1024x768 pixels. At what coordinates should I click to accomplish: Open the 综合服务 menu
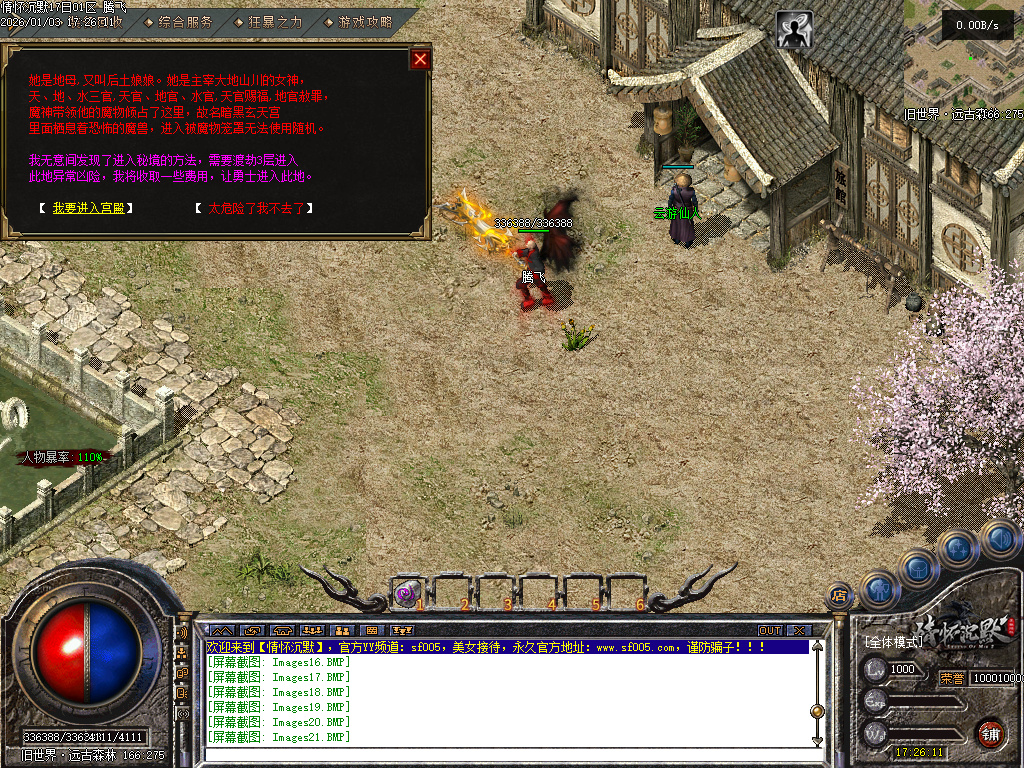[x=185, y=21]
